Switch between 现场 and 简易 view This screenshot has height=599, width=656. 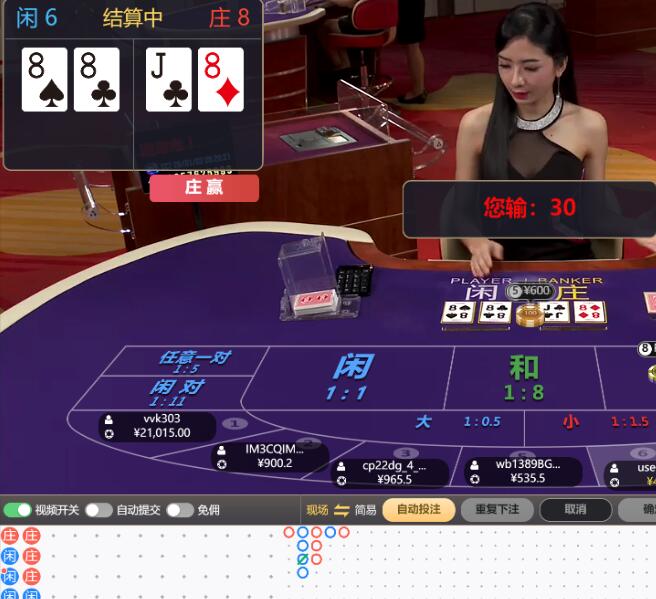pyautogui.click(x=341, y=510)
